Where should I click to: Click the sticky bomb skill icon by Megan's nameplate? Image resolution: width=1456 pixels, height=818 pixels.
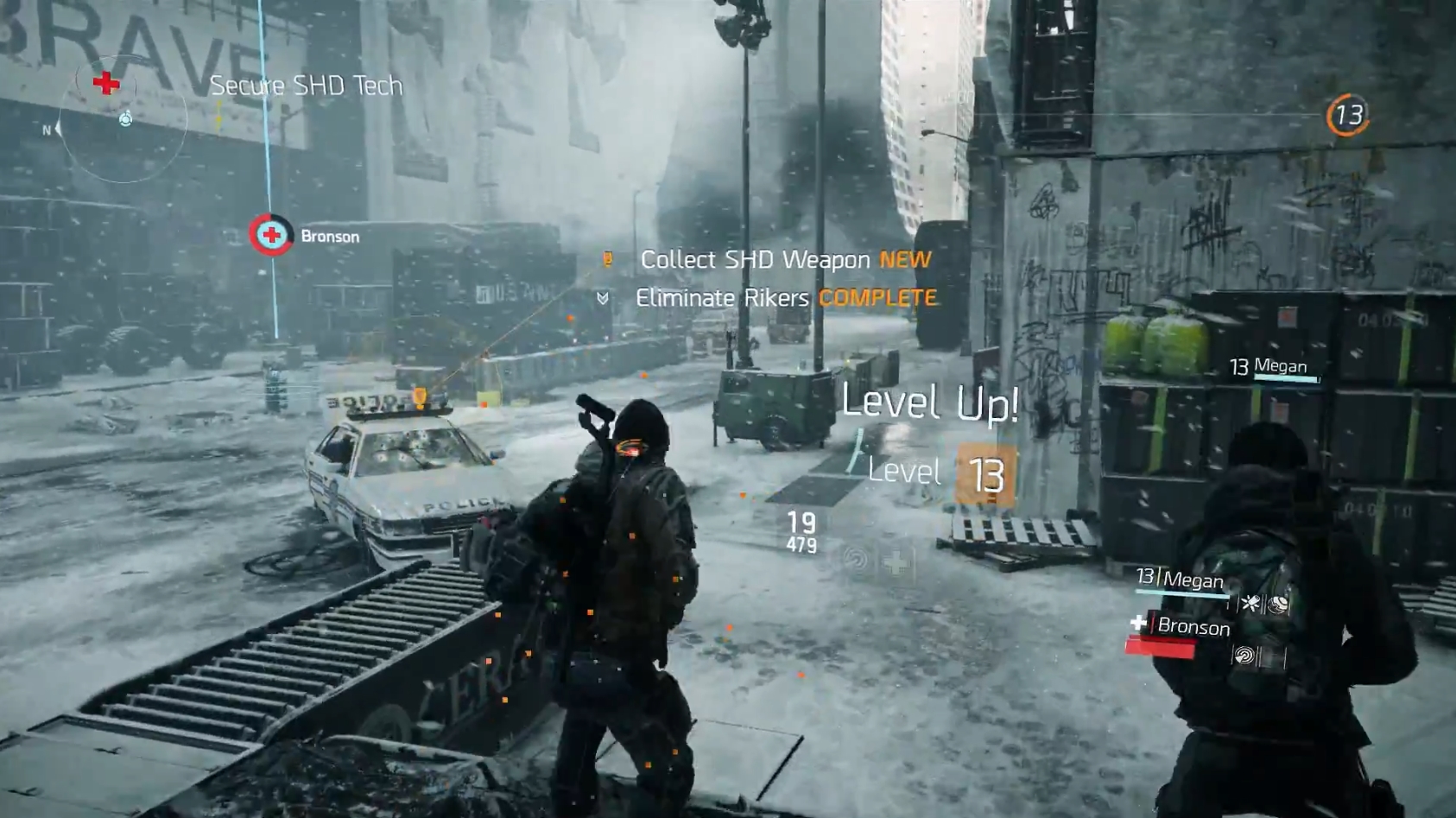(1251, 603)
